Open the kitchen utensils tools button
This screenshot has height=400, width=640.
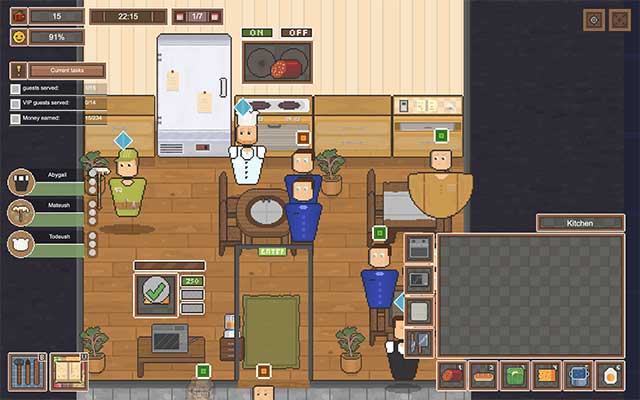(x=27, y=371)
